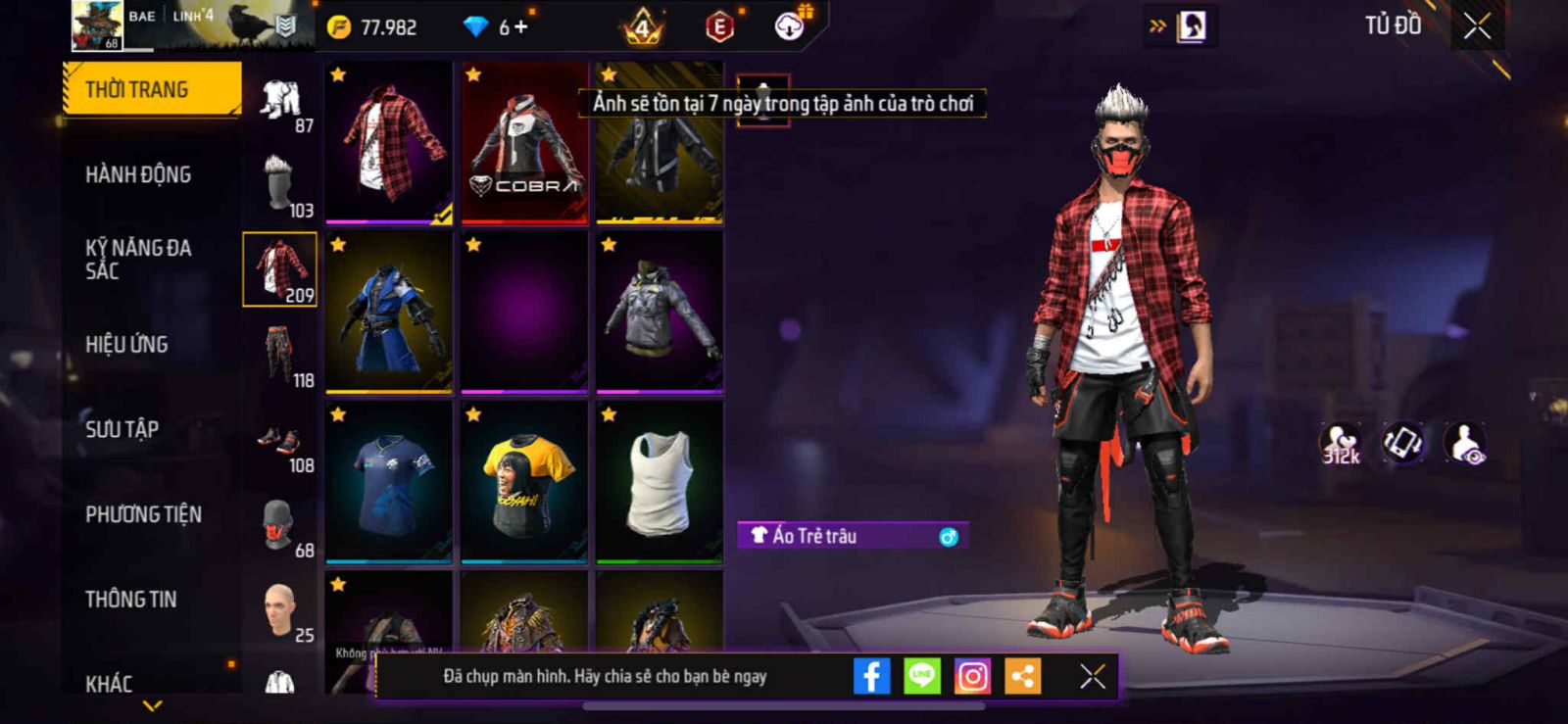The height and width of the screenshot is (724, 1568).
Task: Switch to Hành Động category
Action: point(138,174)
